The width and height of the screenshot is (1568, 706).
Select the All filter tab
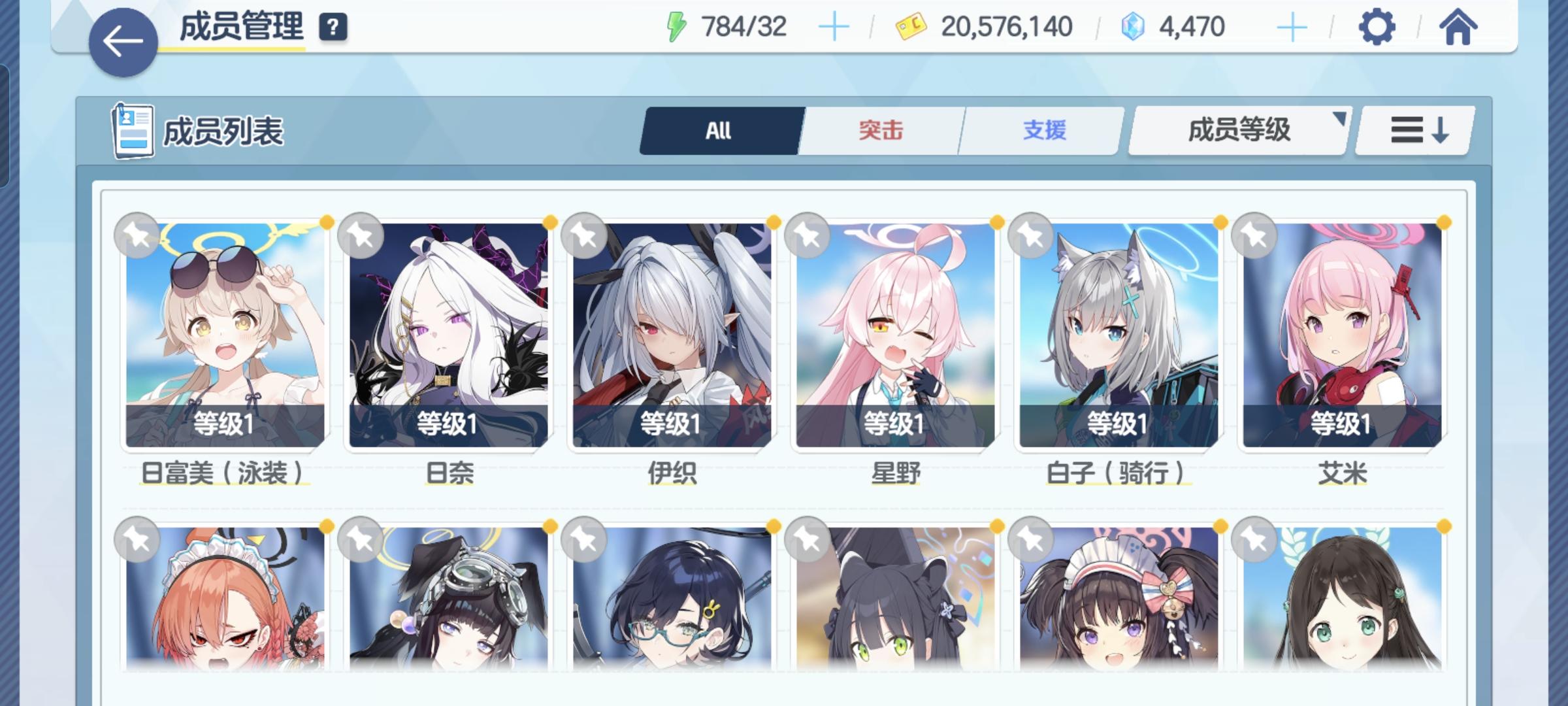pyautogui.click(x=718, y=129)
